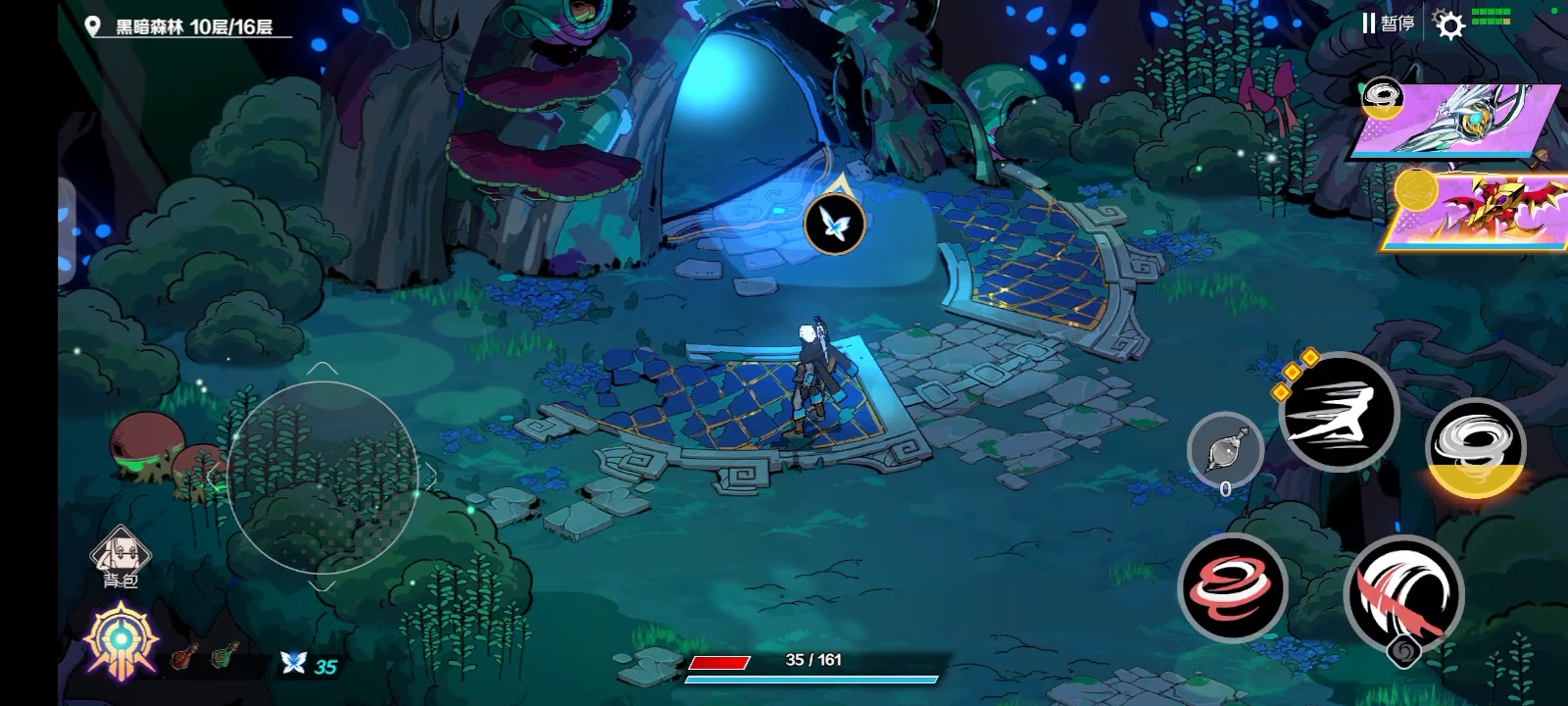The height and width of the screenshot is (706, 1568).
Task: Cast the white tornado skill
Action: 1475,447
